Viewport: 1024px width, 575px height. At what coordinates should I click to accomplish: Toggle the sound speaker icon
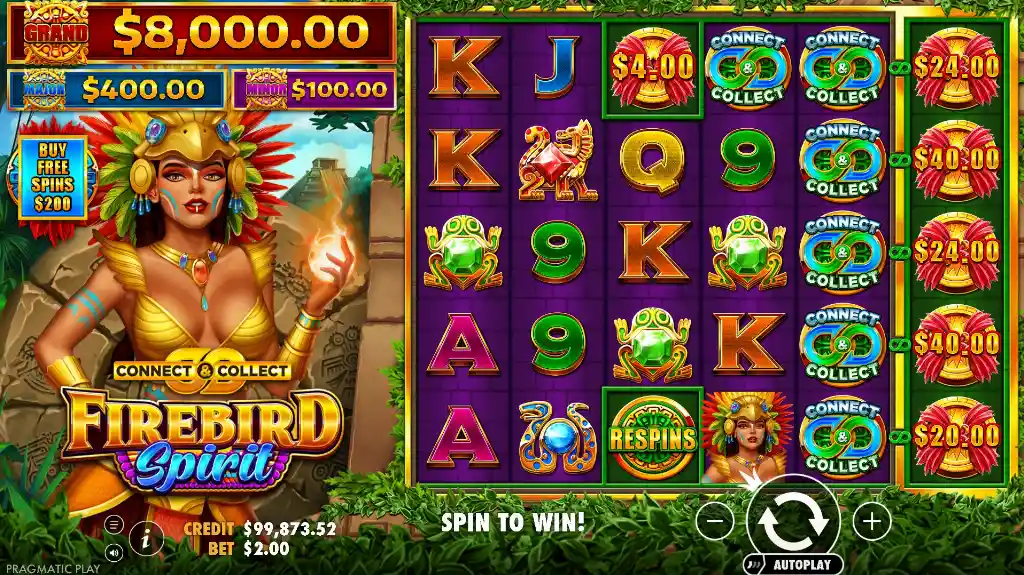click(113, 551)
